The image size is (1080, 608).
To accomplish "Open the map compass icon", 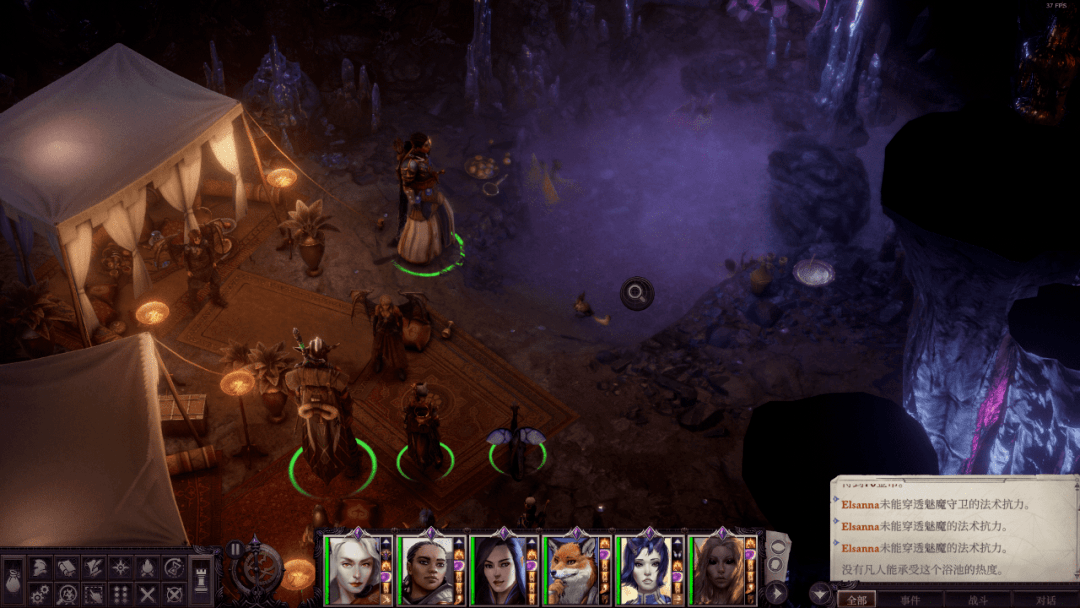I will [x=120, y=567].
